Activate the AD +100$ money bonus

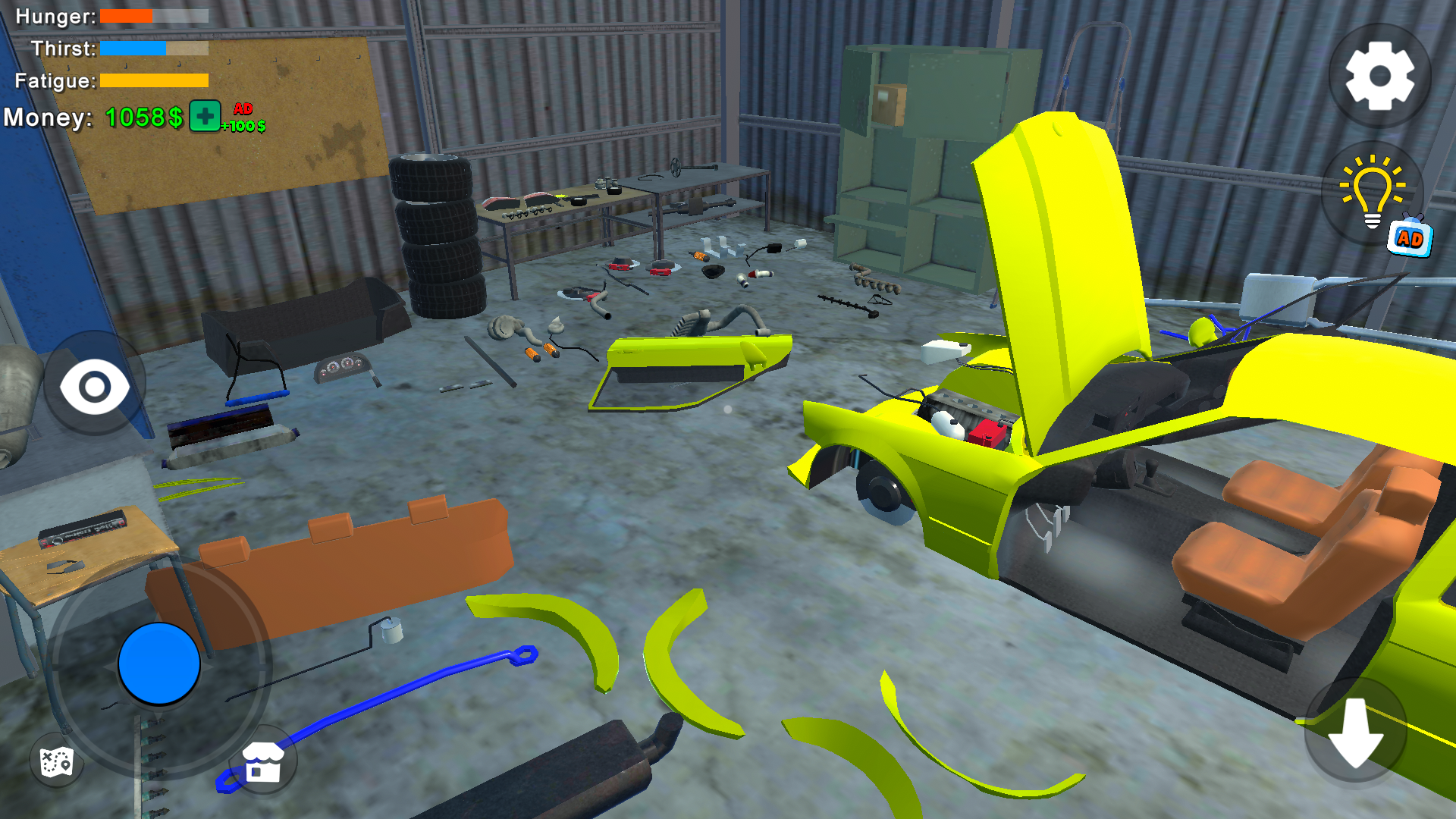[242, 116]
